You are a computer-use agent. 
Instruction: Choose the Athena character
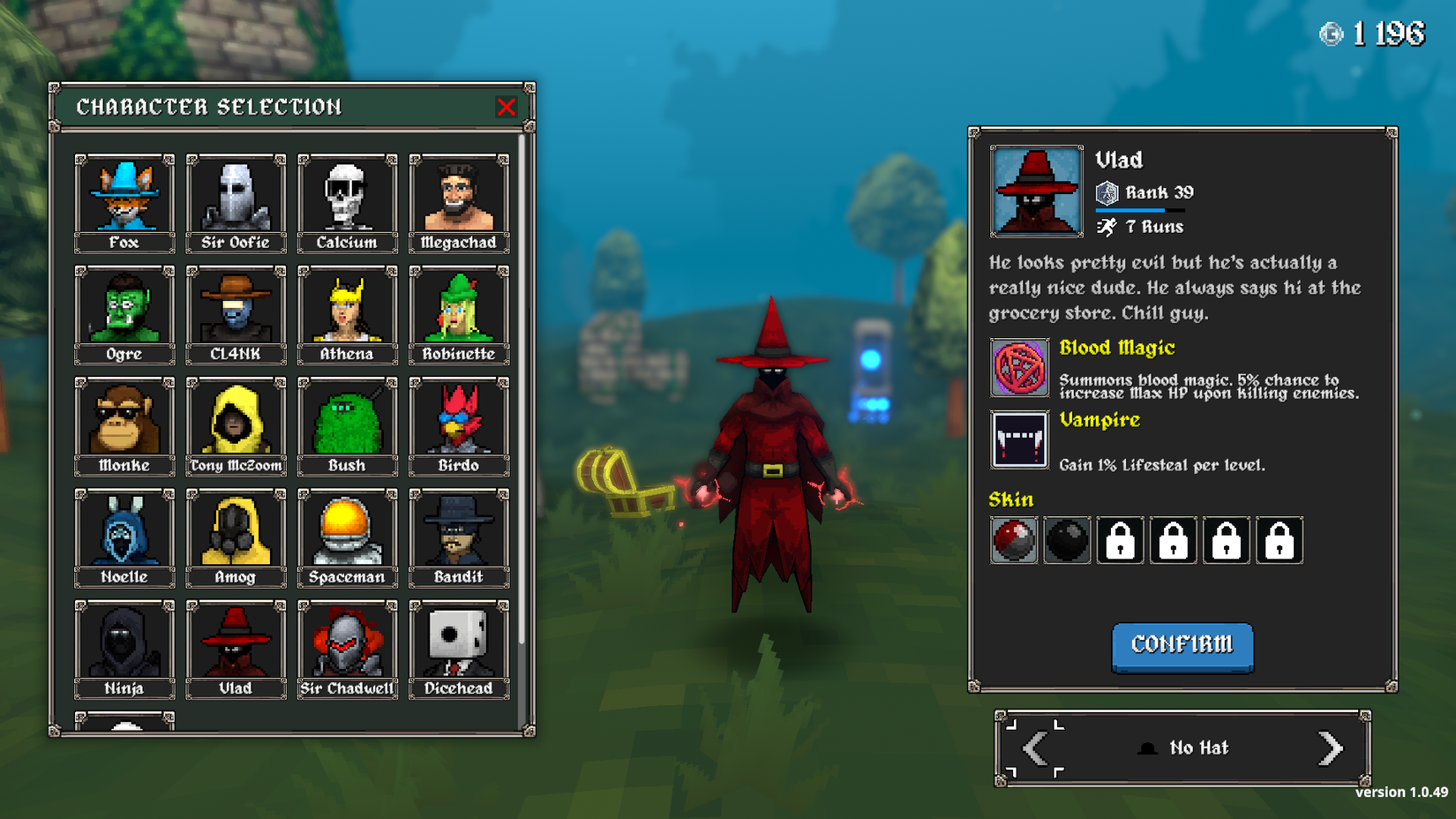tap(347, 306)
